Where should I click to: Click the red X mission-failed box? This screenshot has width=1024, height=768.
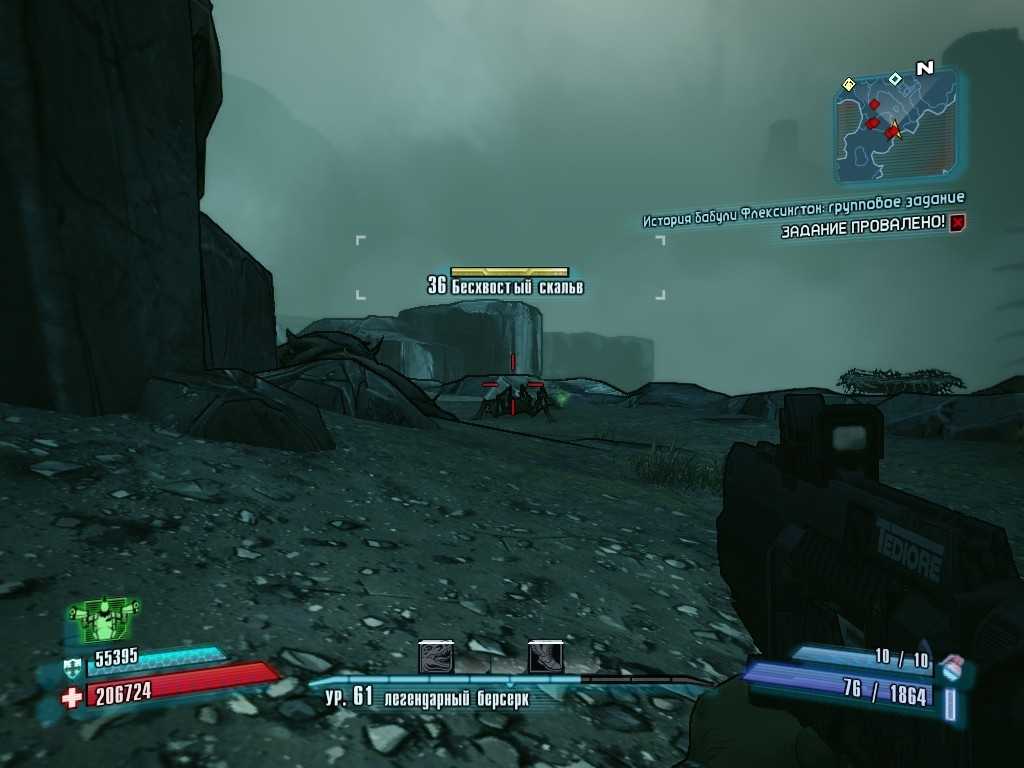957,223
